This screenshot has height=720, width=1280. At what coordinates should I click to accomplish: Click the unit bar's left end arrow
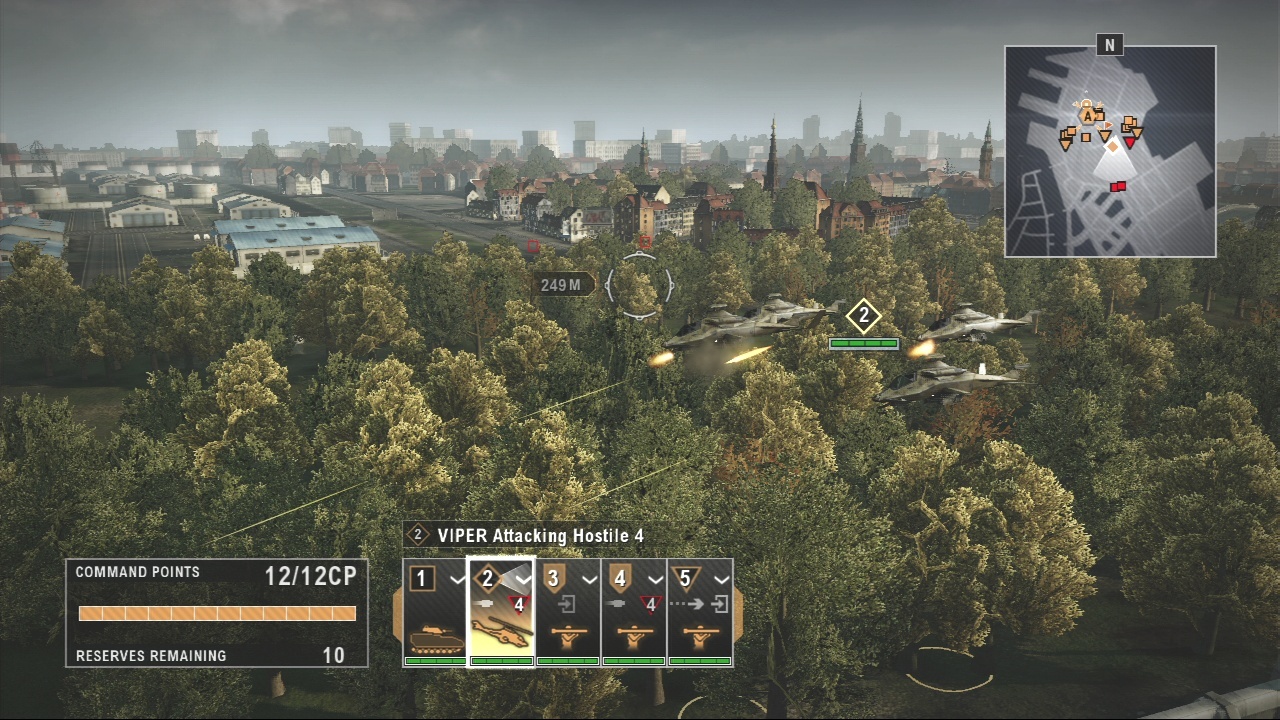tap(397, 612)
